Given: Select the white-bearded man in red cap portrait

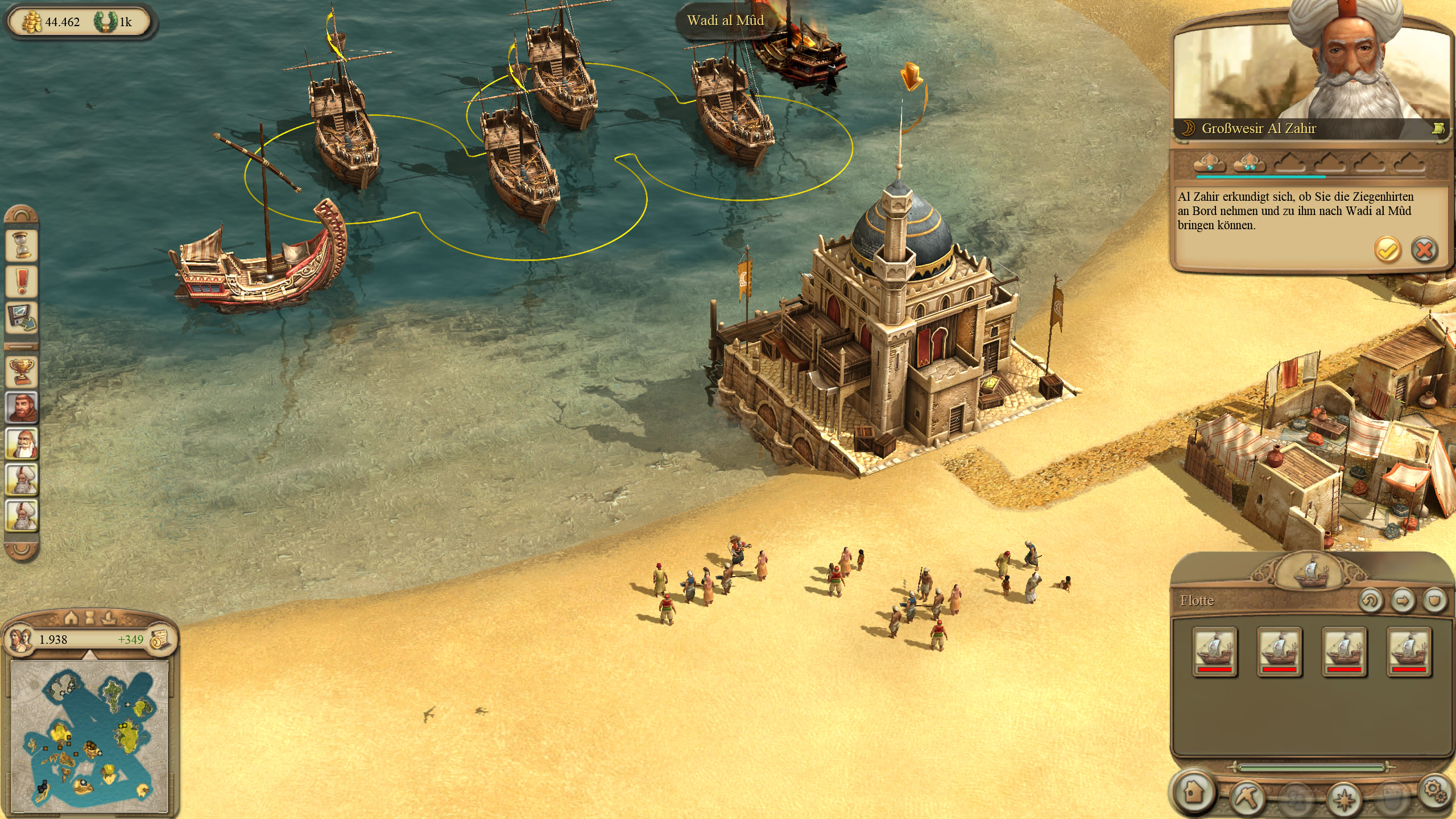Looking at the screenshot, I should pos(22,444).
